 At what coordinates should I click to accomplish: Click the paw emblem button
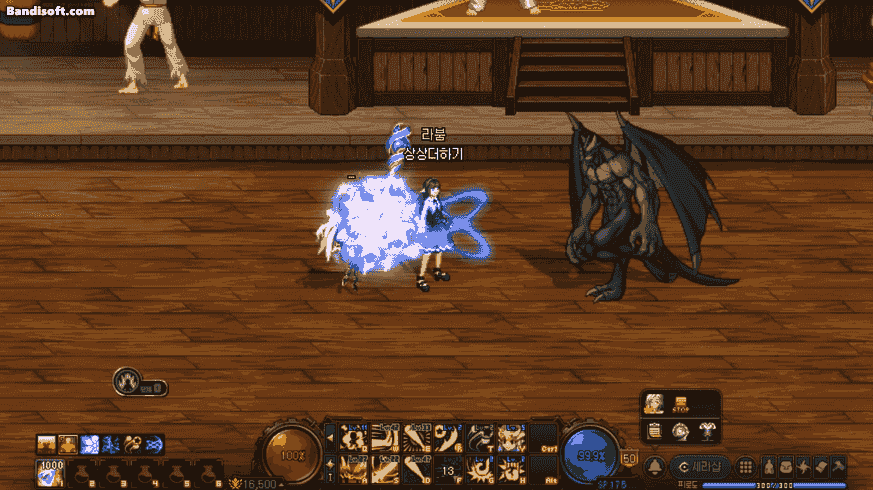127,381
